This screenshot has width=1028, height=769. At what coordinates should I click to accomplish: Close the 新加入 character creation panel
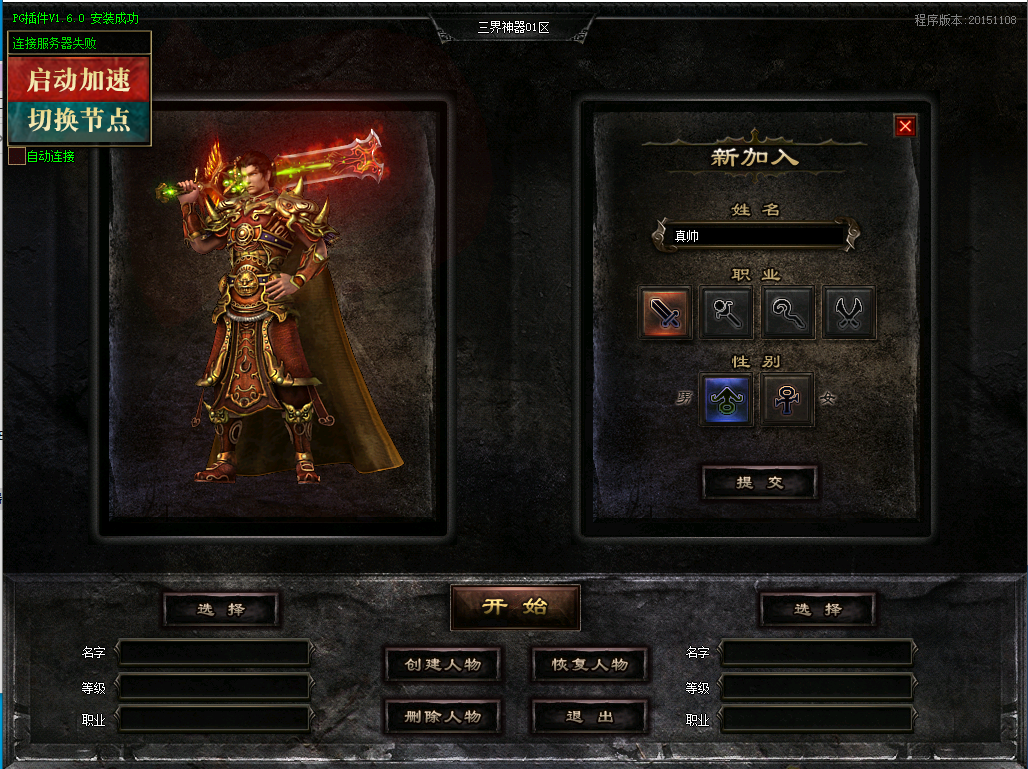[905, 126]
